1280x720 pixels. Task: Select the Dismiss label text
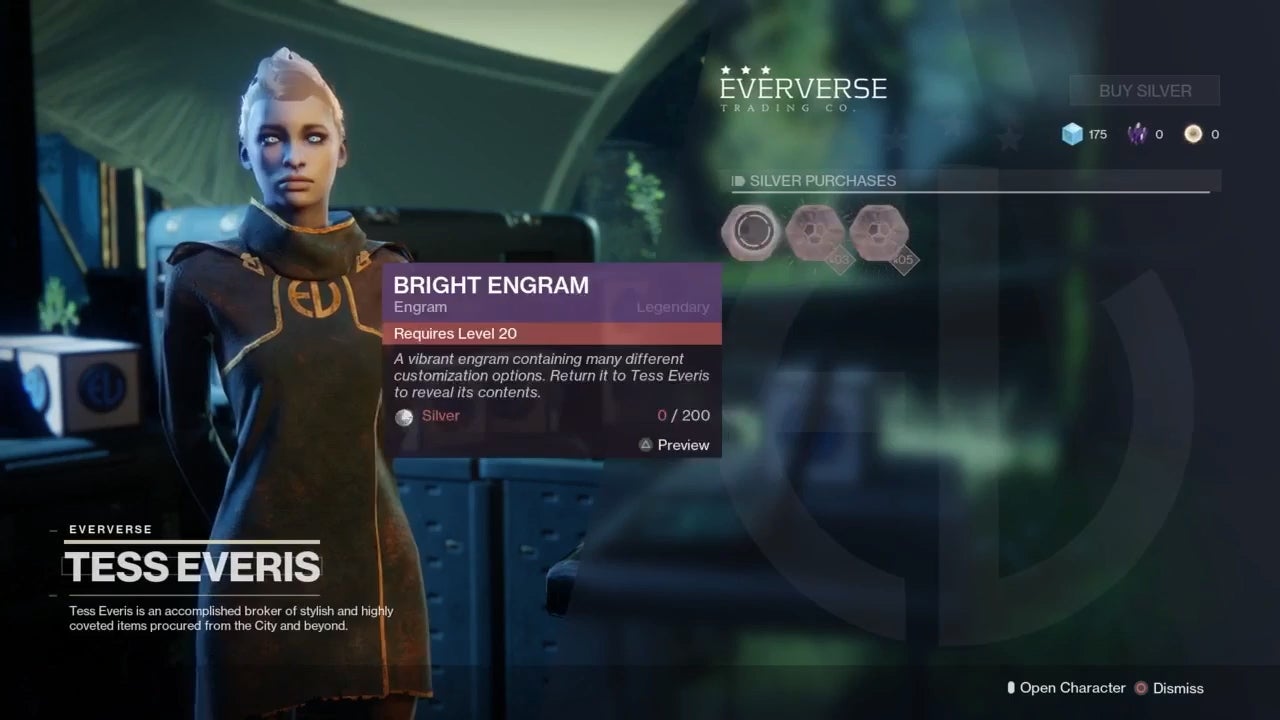[x=1178, y=688]
